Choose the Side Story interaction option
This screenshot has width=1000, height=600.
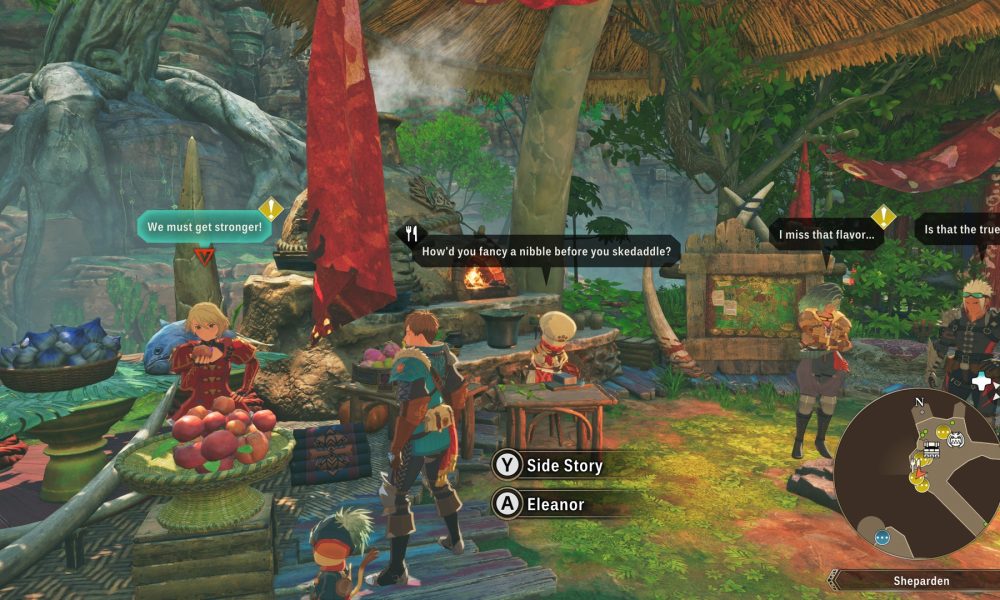coord(560,466)
